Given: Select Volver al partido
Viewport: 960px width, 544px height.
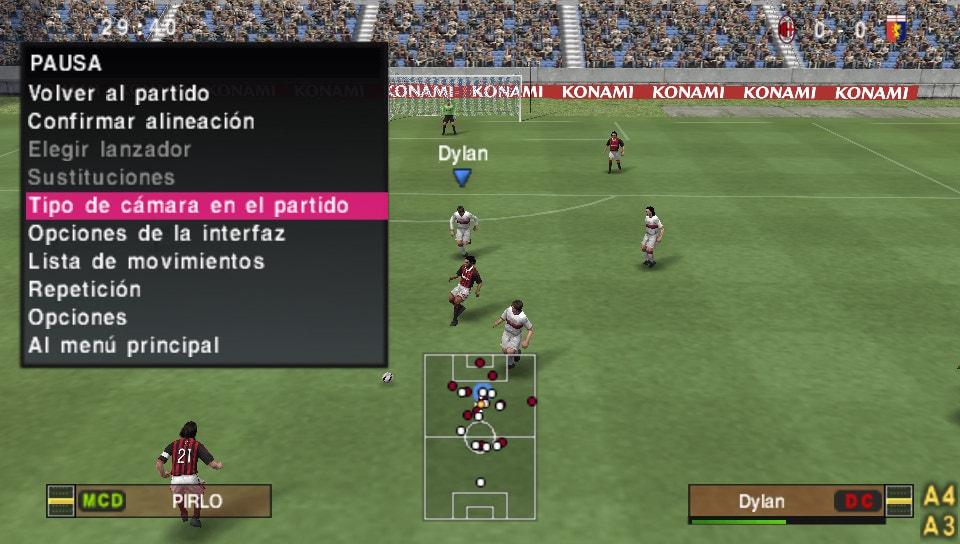Looking at the screenshot, I should [x=119, y=94].
